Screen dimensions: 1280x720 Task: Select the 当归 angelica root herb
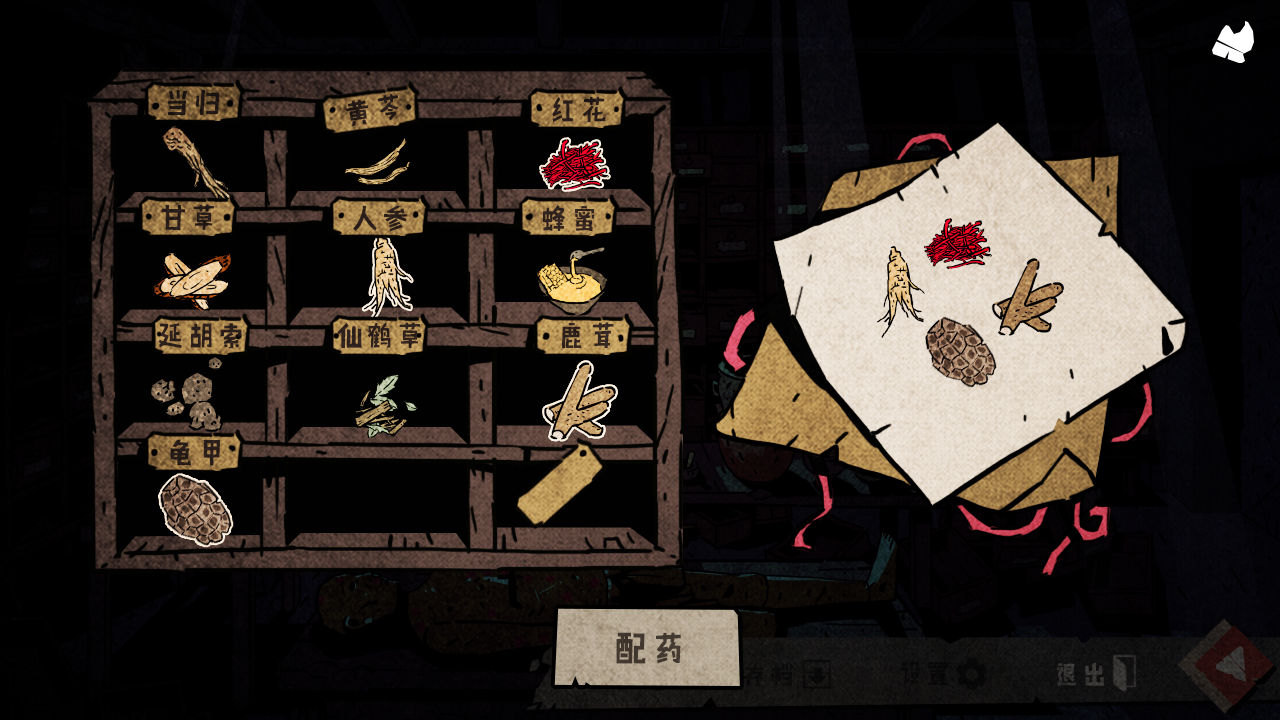tap(196, 162)
